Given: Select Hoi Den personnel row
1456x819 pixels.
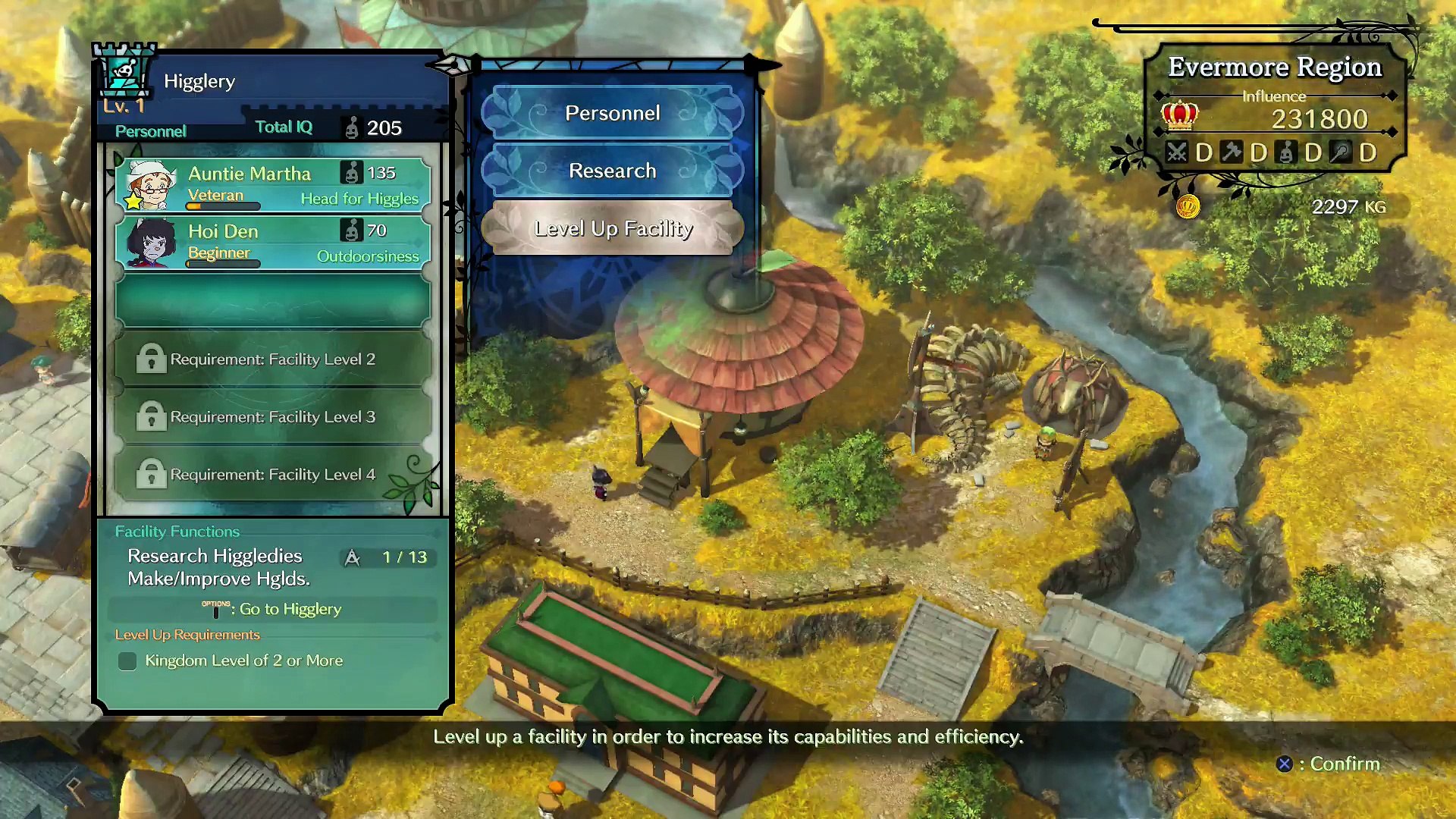Looking at the screenshot, I should point(273,242).
